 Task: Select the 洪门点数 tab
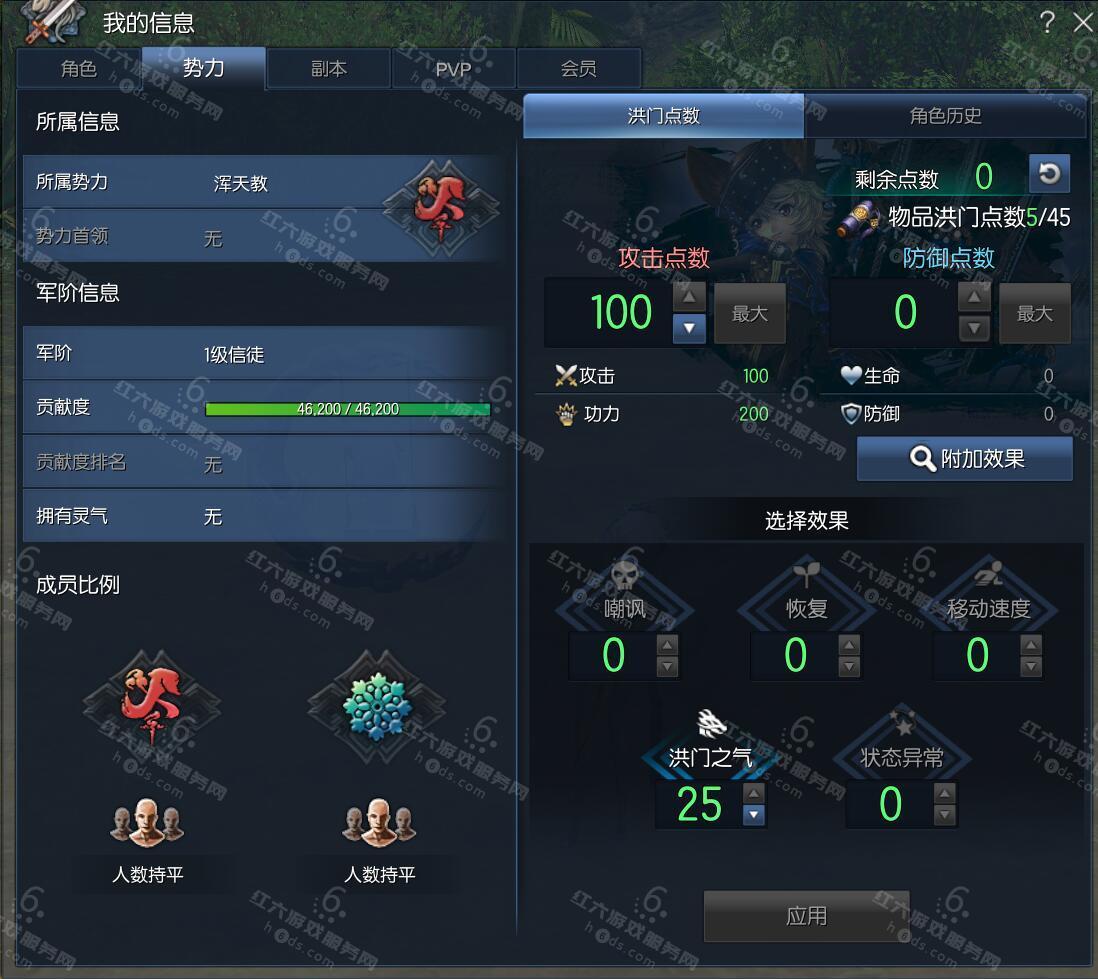click(664, 116)
